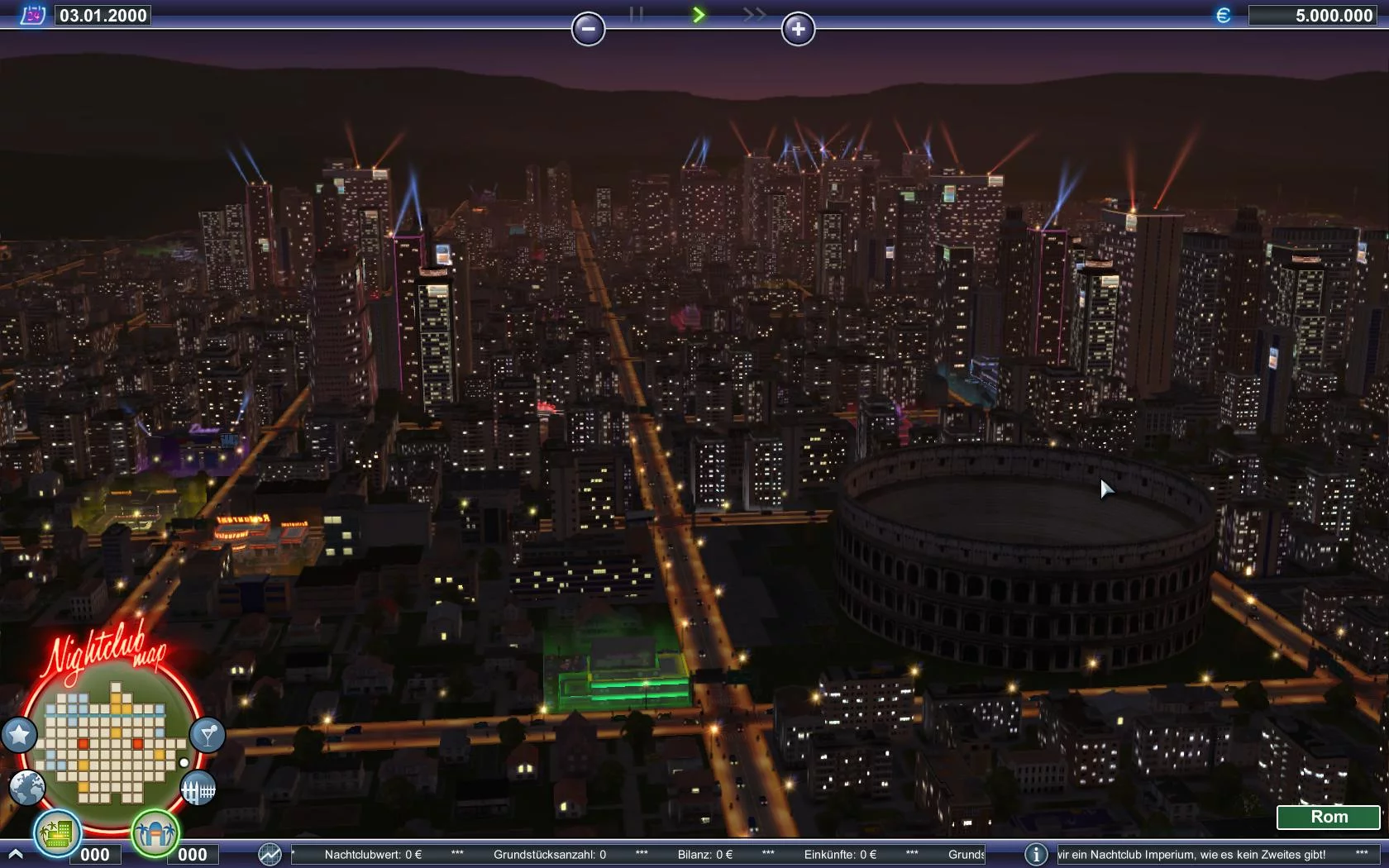Select the cocktail glass map filter

click(x=207, y=734)
